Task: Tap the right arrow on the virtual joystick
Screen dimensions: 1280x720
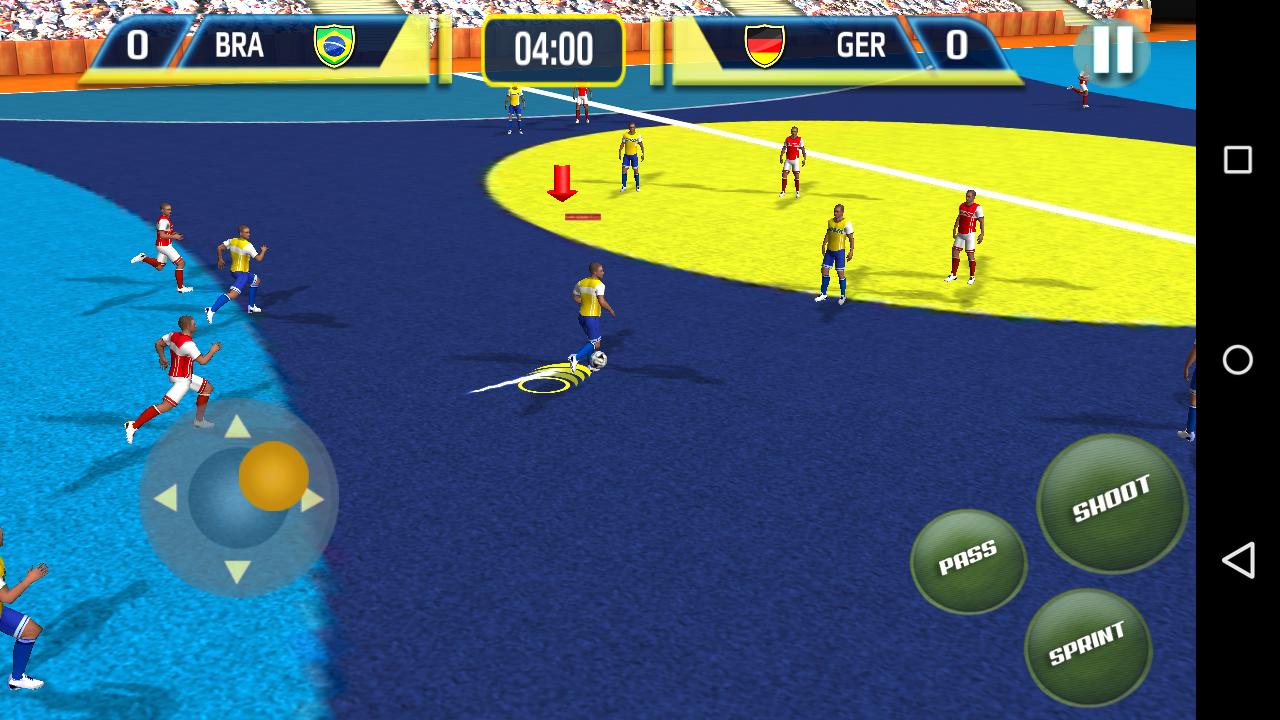Action: coord(312,498)
